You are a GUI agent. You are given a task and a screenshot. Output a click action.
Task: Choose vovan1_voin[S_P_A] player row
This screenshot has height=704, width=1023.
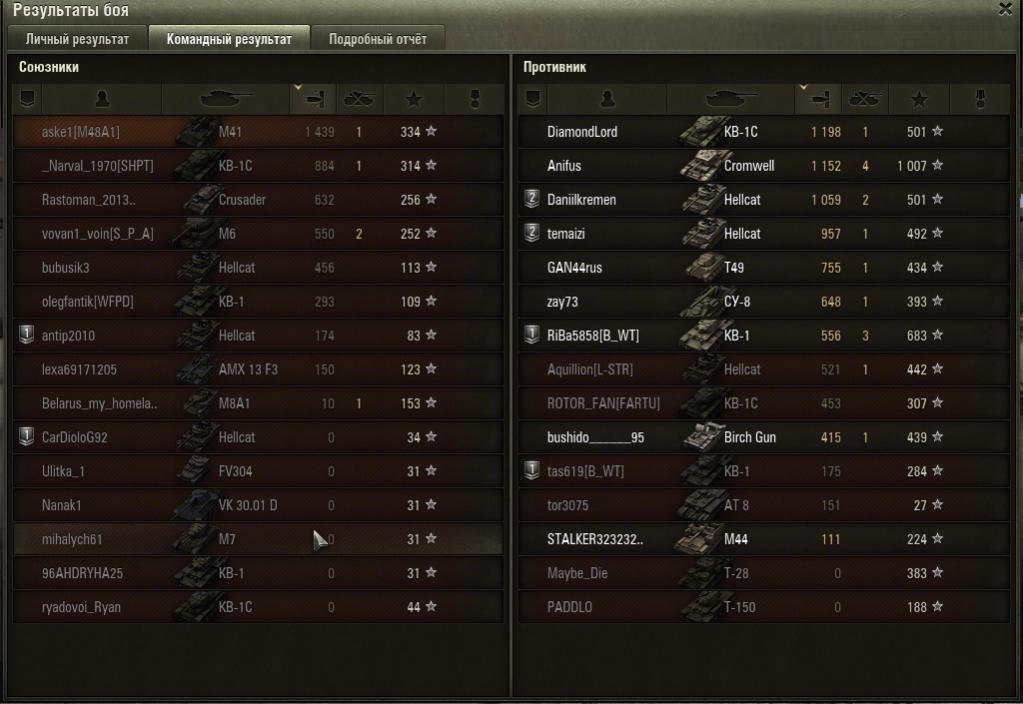point(257,234)
